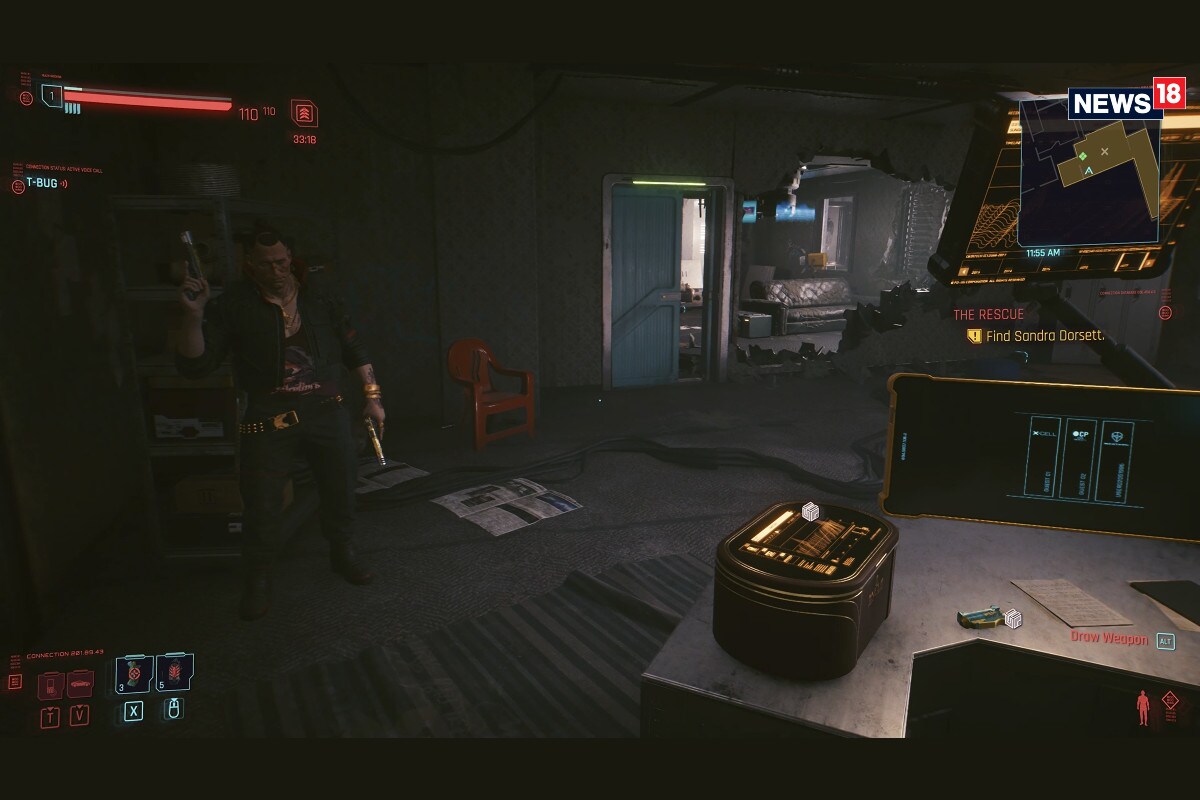Click The Rescue quest title
Screen dimensions: 1200x800
(x=988, y=314)
